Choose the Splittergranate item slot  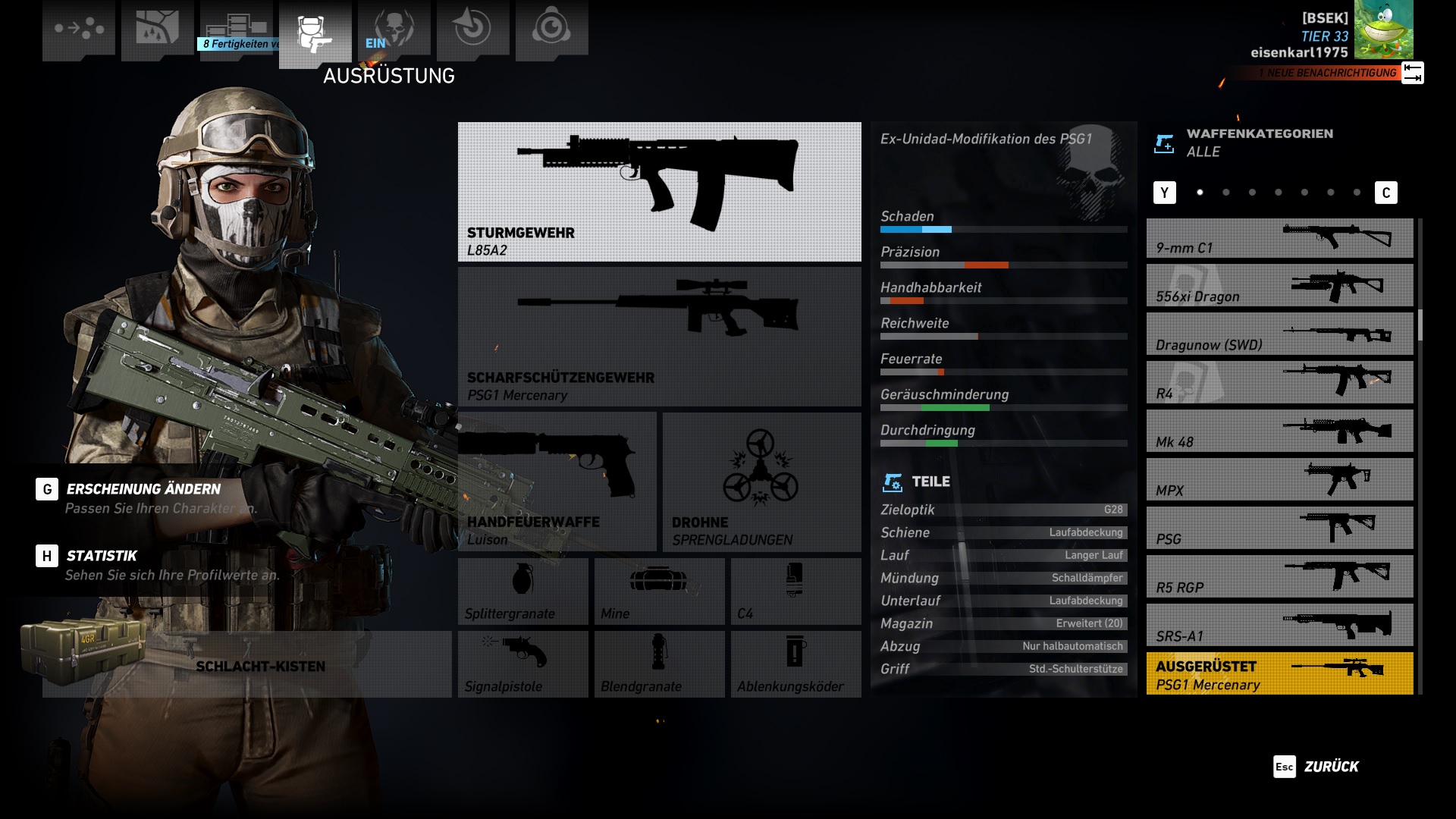tap(522, 591)
